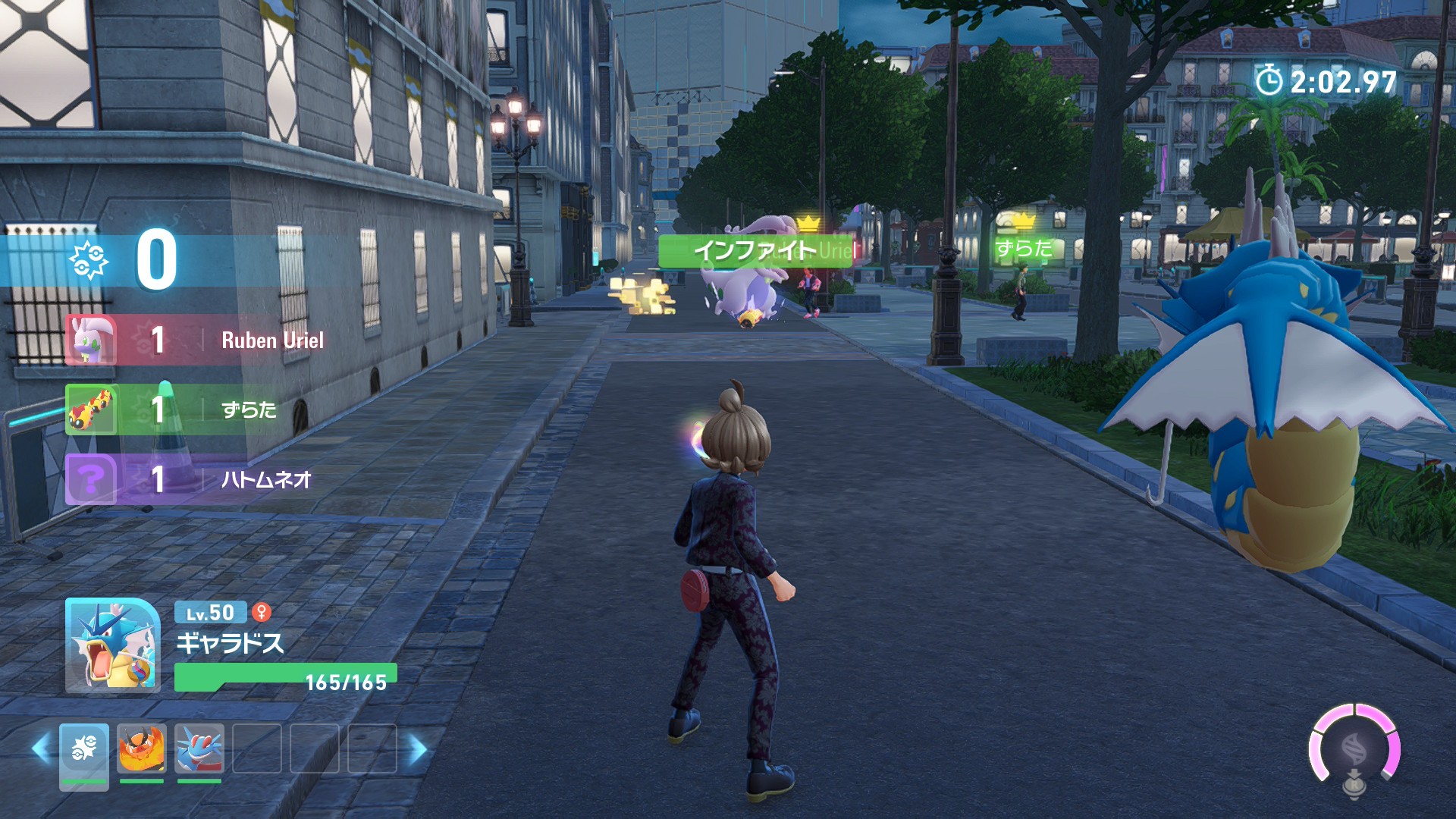Select the Poké Ball battle slot
1456x819 pixels.
coord(84,749)
